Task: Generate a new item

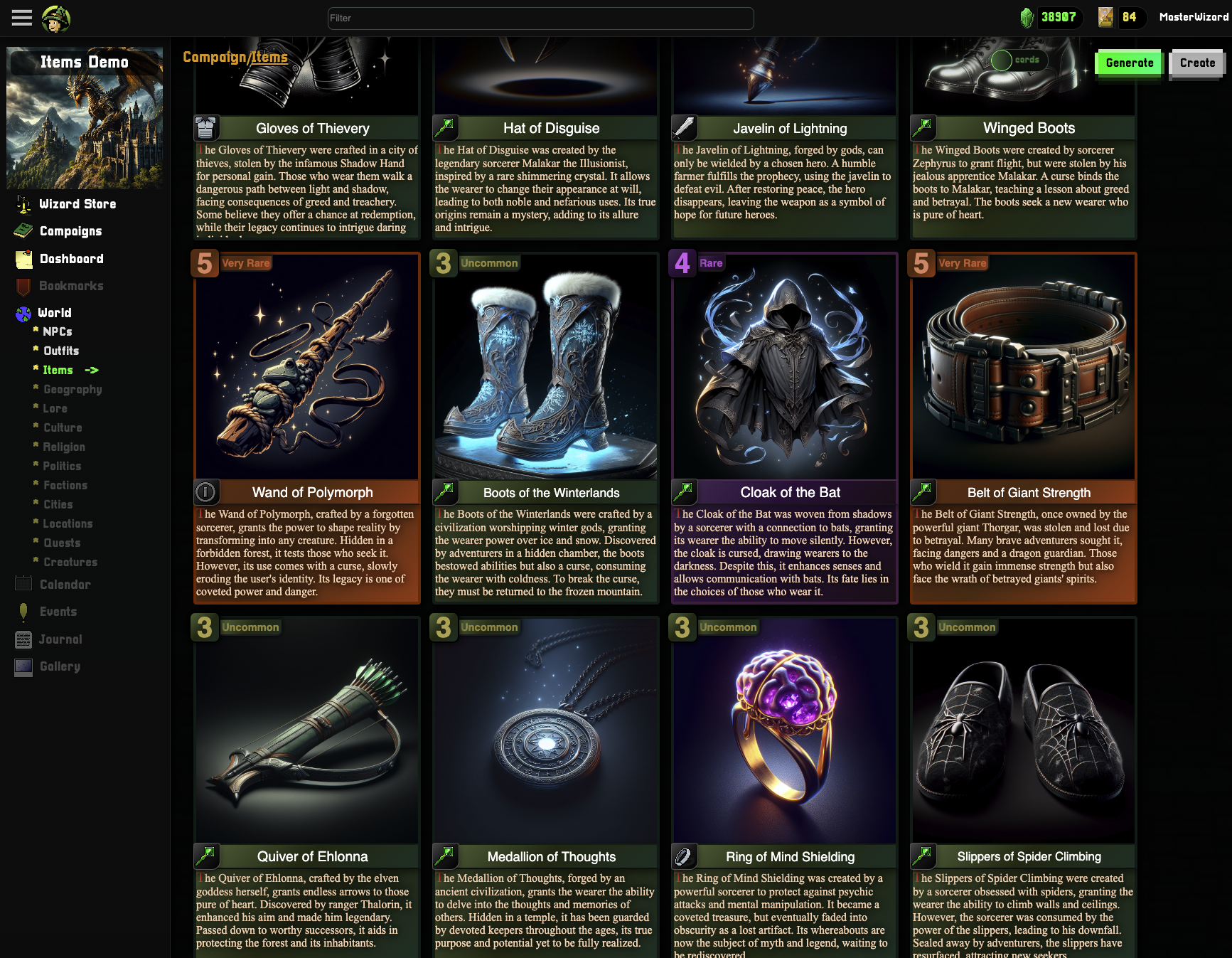Action: [x=1129, y=63]
